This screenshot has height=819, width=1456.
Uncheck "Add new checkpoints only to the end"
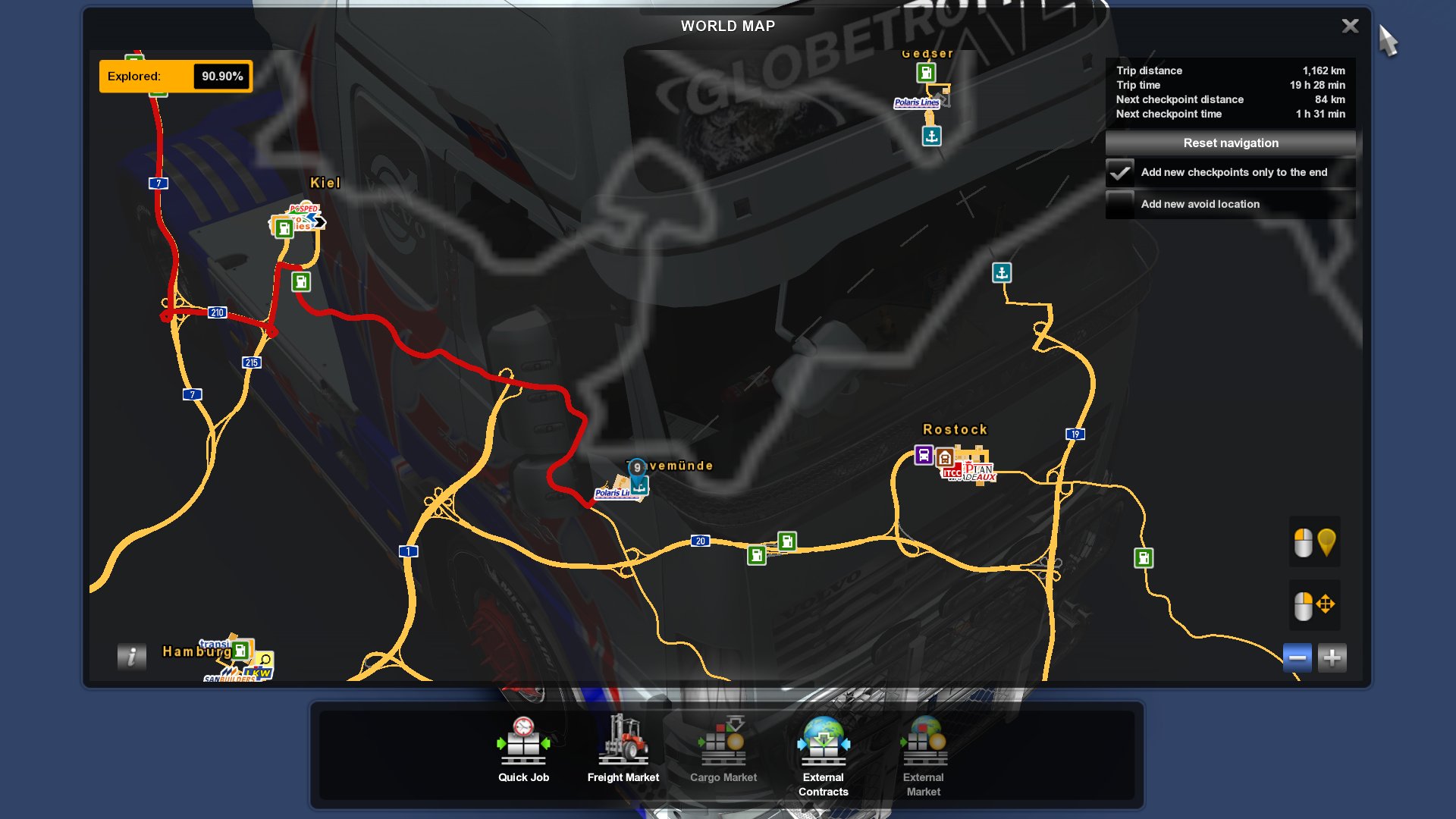click(x=1120, y=173)
